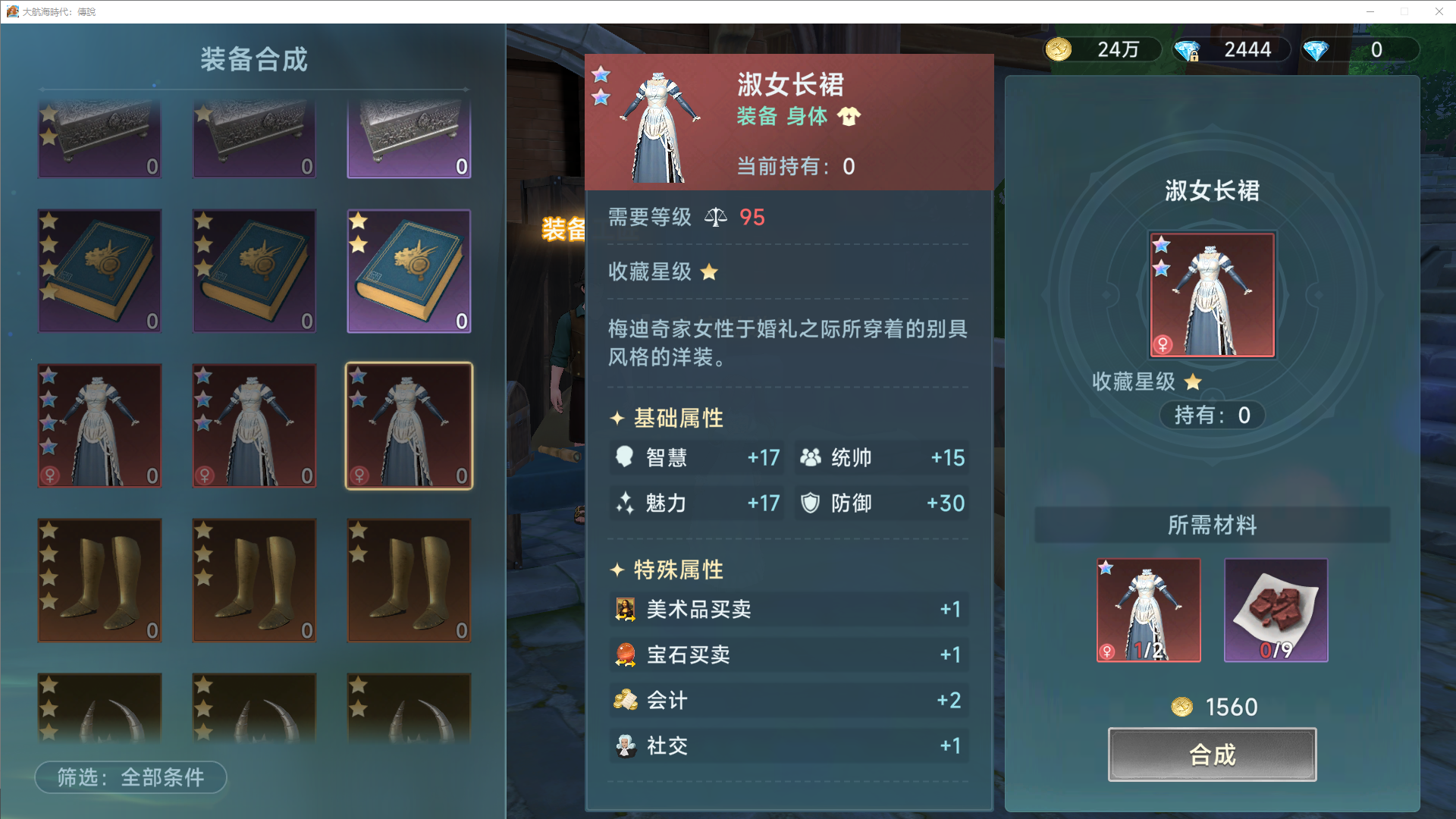
Task: Select the first silver chest thumbnail
Action: (x=99, y=136)
